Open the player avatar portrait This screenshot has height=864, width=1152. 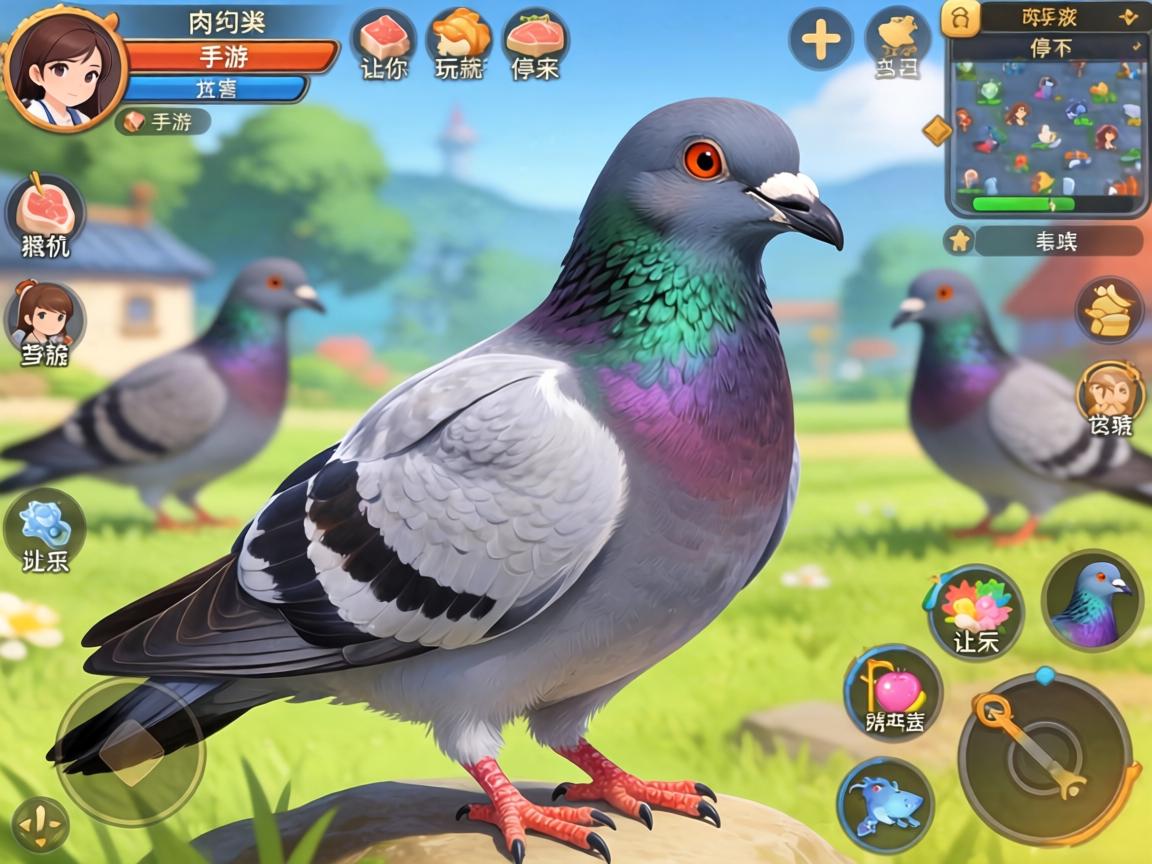pos(63,67)
